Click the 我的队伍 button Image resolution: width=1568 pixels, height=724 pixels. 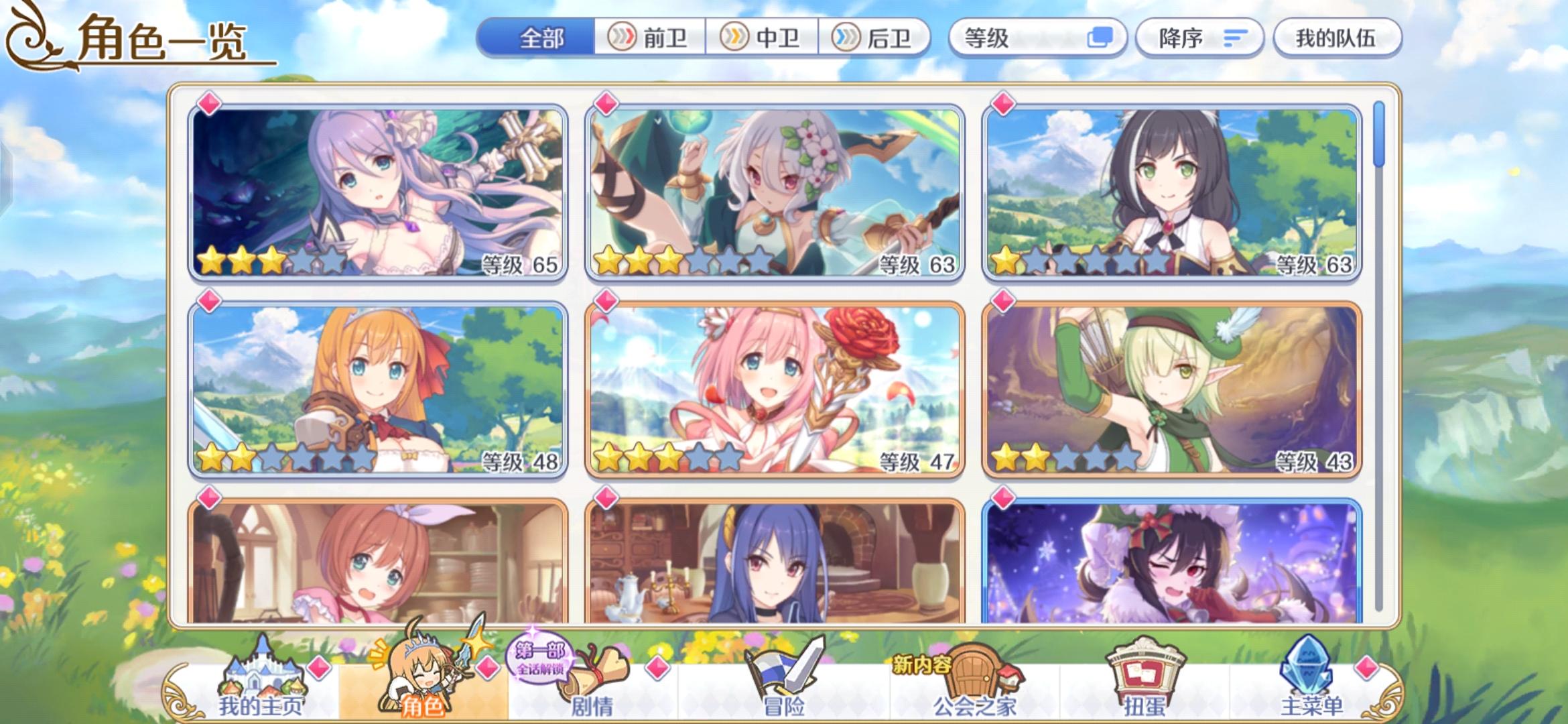[1337, 38]
